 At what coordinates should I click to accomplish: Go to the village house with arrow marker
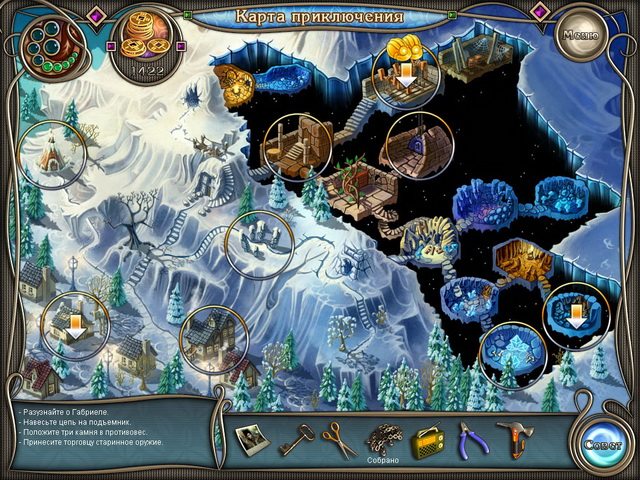[75, 324]
